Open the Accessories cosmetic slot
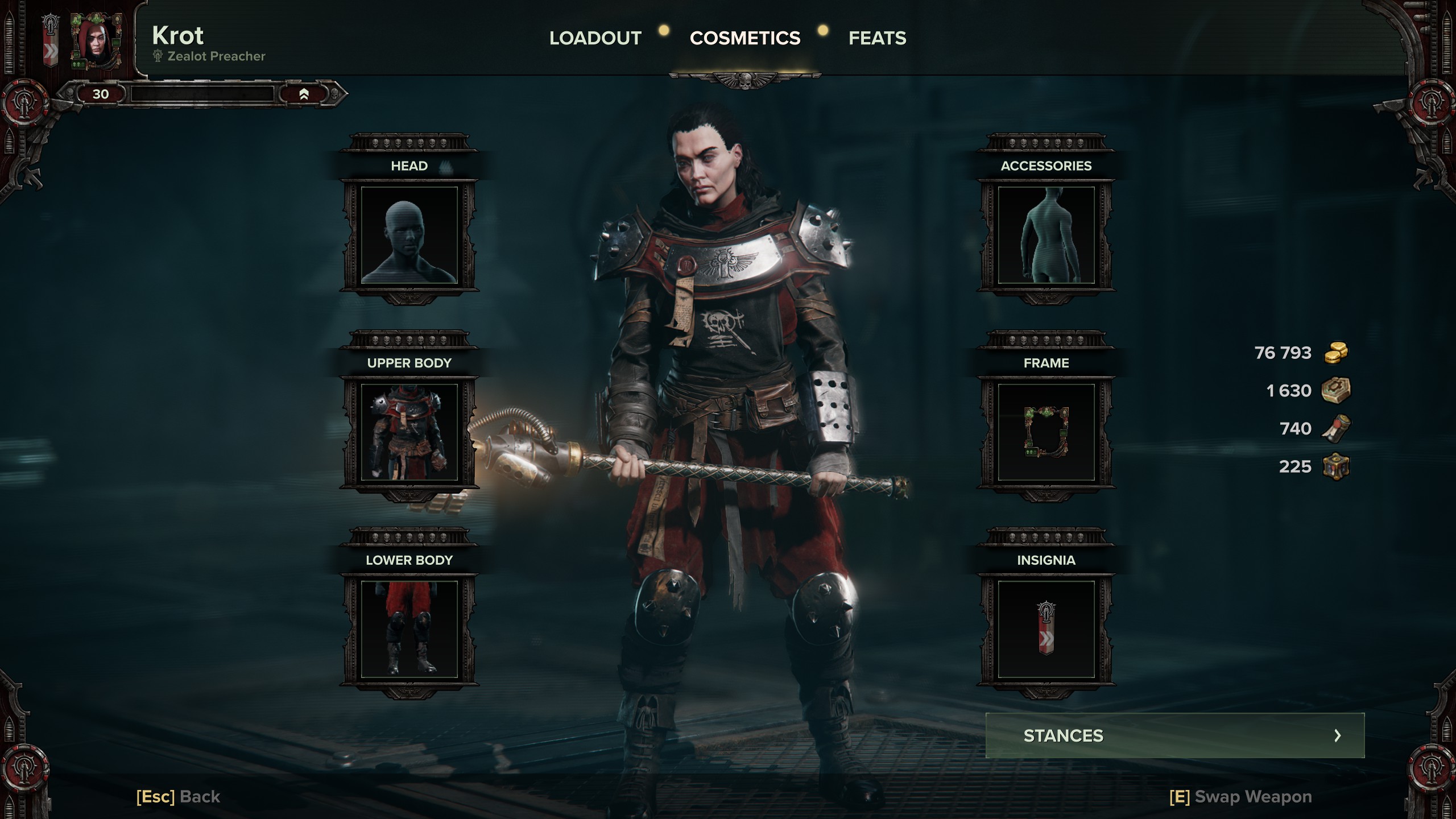Image resolution: width=1456 pixels, height=819 pixels. click(x=1046, y=235)
